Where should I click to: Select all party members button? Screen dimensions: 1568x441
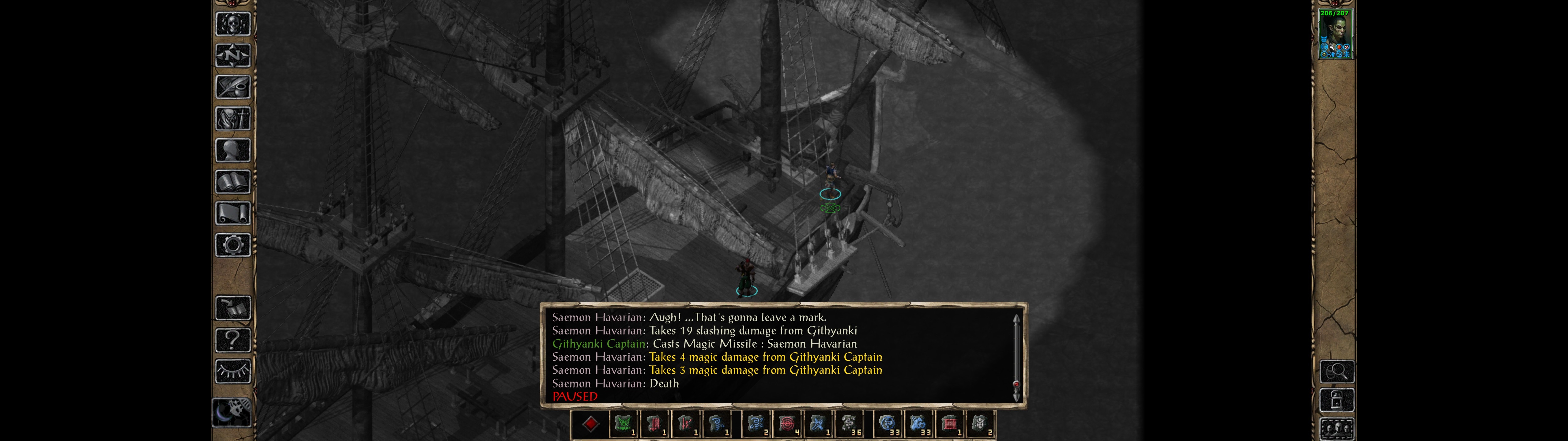coord(1337,429)
